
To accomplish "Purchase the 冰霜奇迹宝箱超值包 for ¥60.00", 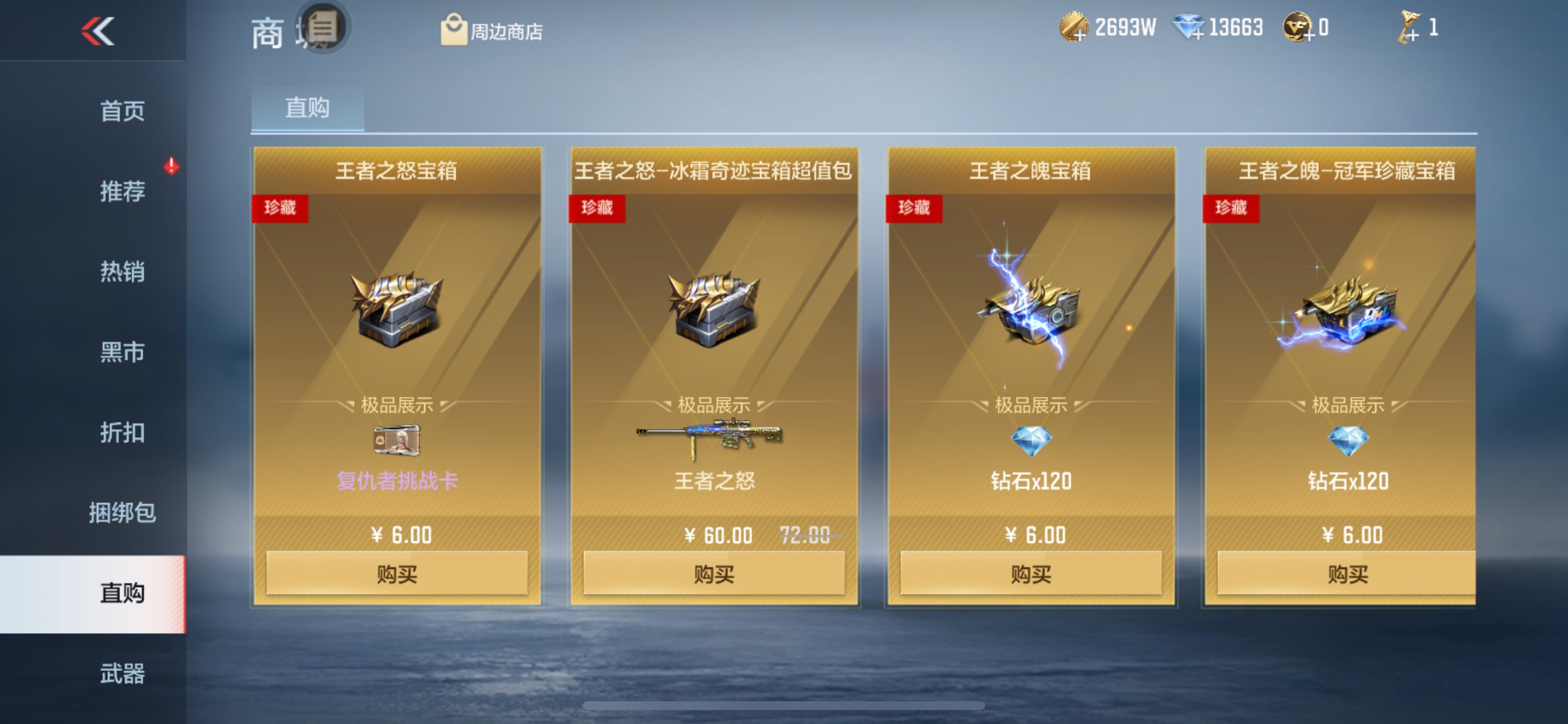I will pos(715,572).
